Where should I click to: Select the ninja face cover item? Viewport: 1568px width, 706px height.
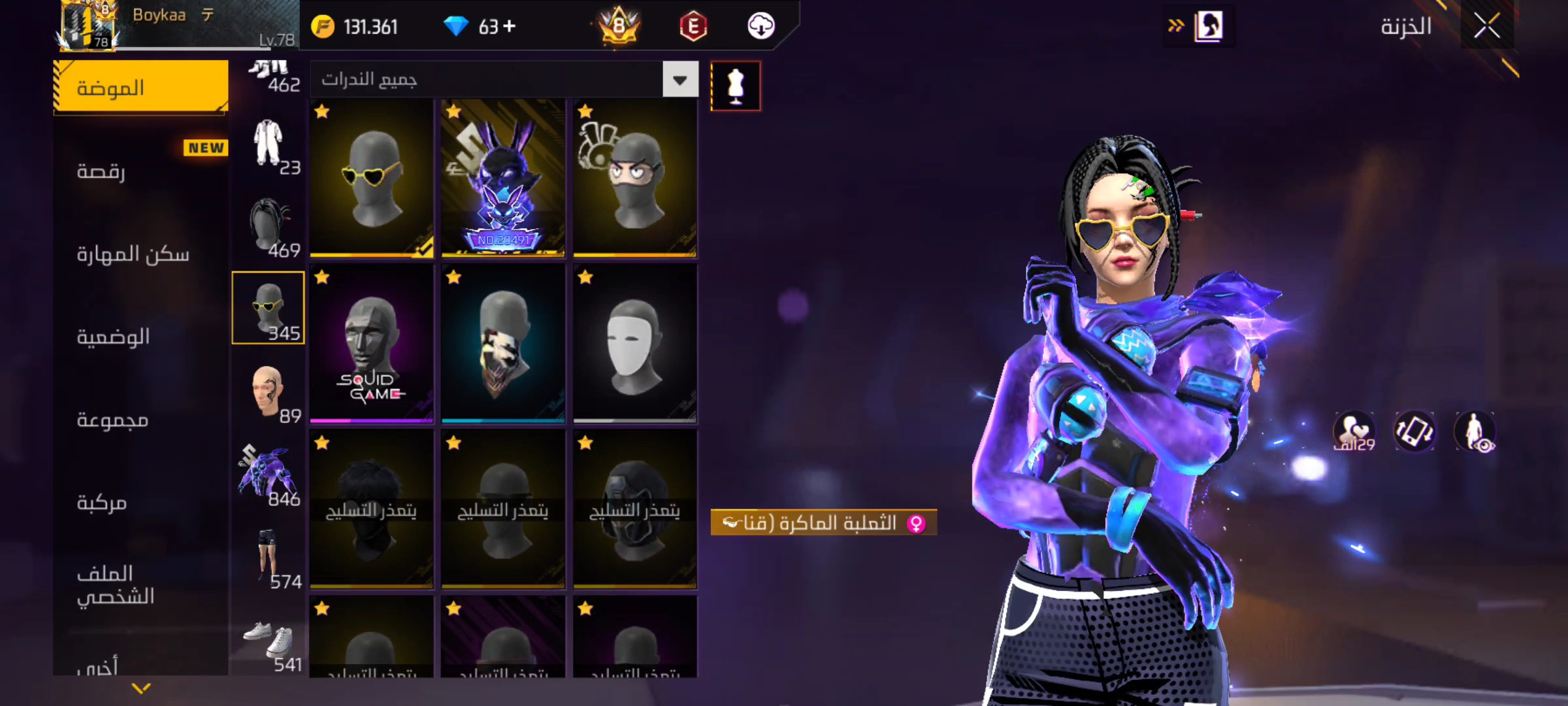coord(634,178)
